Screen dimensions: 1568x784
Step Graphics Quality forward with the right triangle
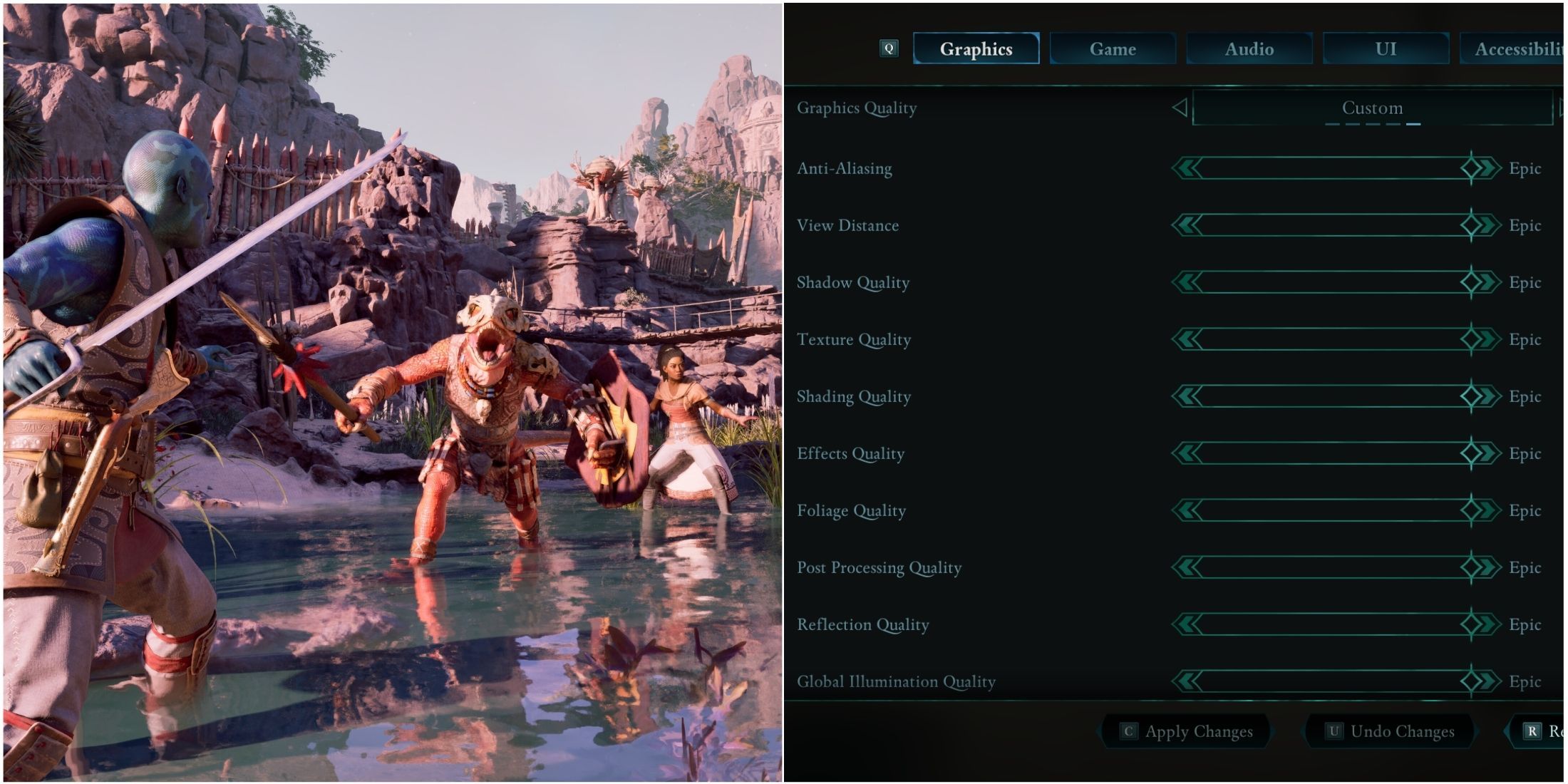[1563, 108]
